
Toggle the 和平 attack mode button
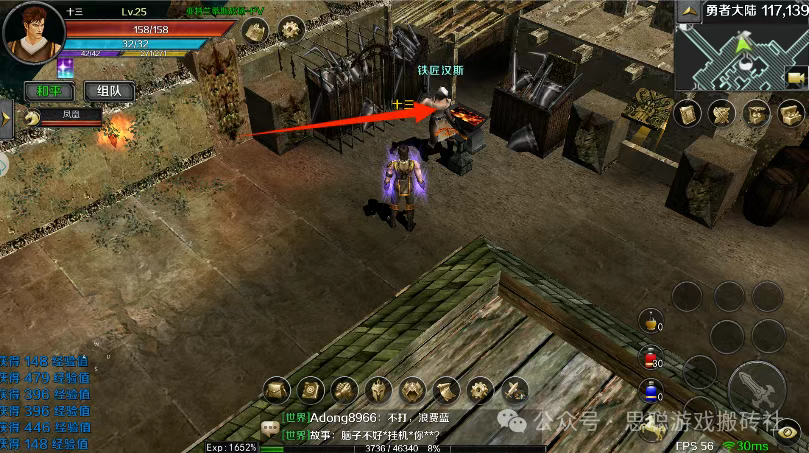[47, 91]
